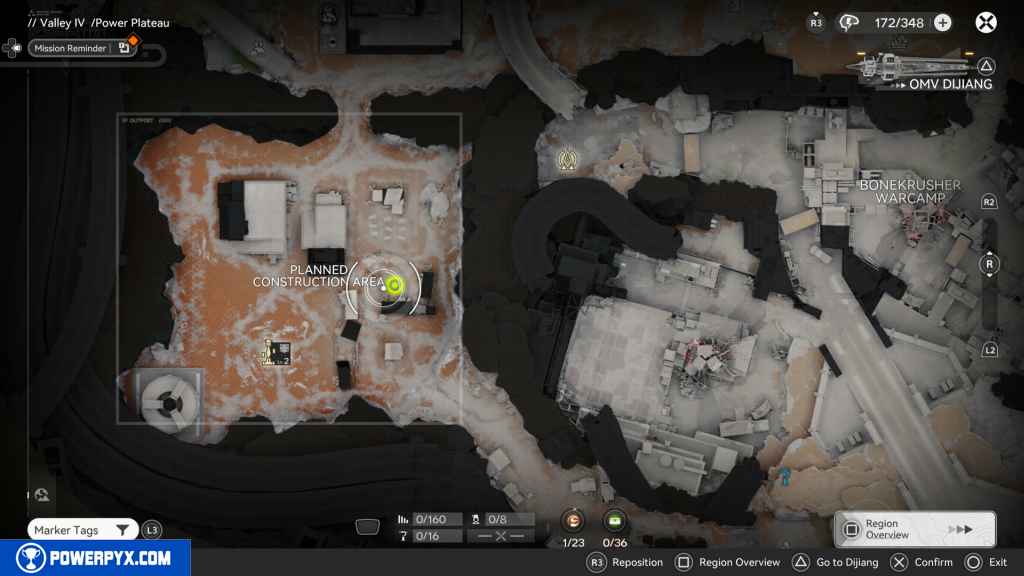
Task: Select the Planned Construction Area yellow marker
Action: (394, 286)
